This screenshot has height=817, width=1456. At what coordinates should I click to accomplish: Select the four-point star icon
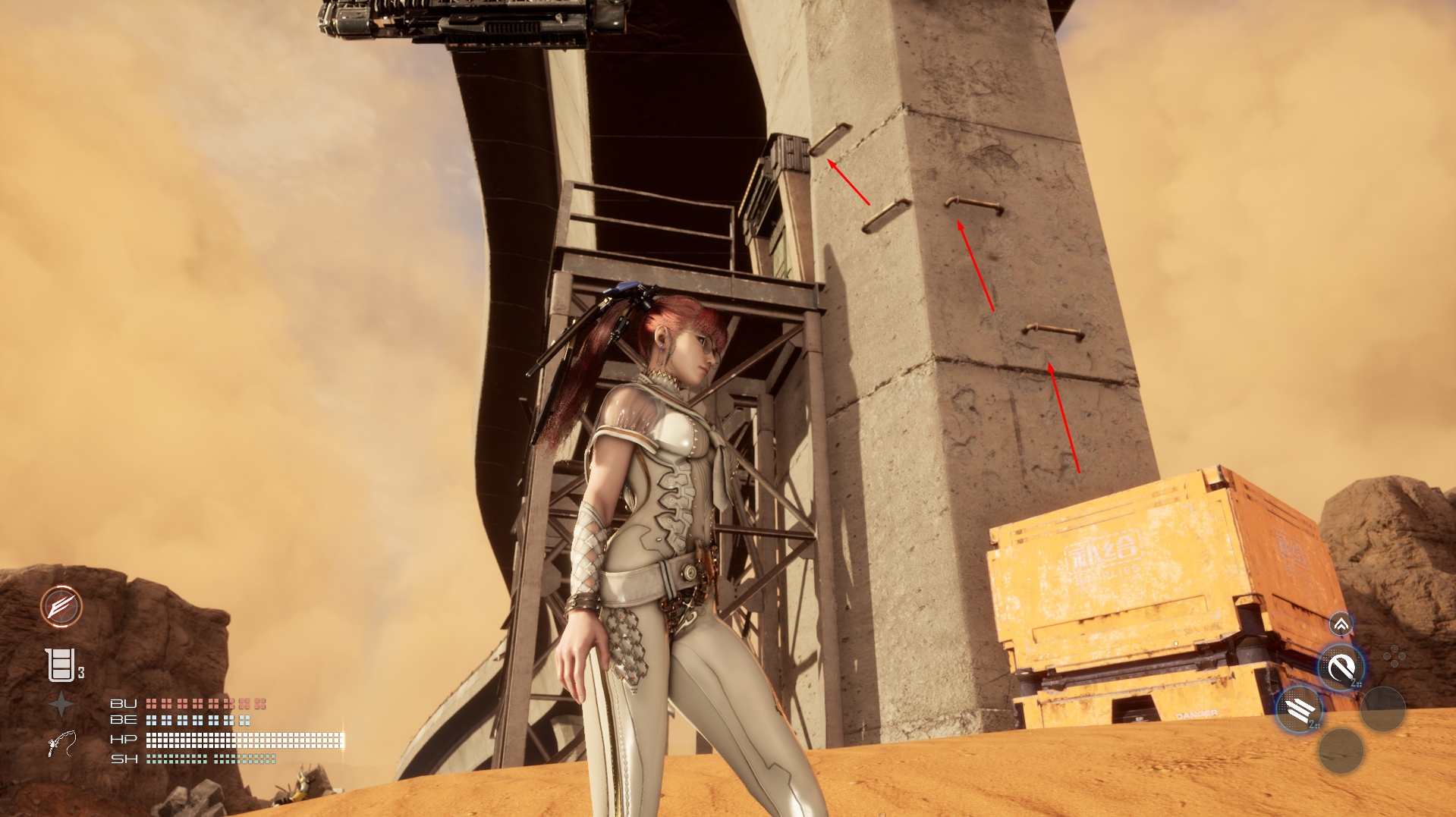pyautogui.click(x=61, y=705)
